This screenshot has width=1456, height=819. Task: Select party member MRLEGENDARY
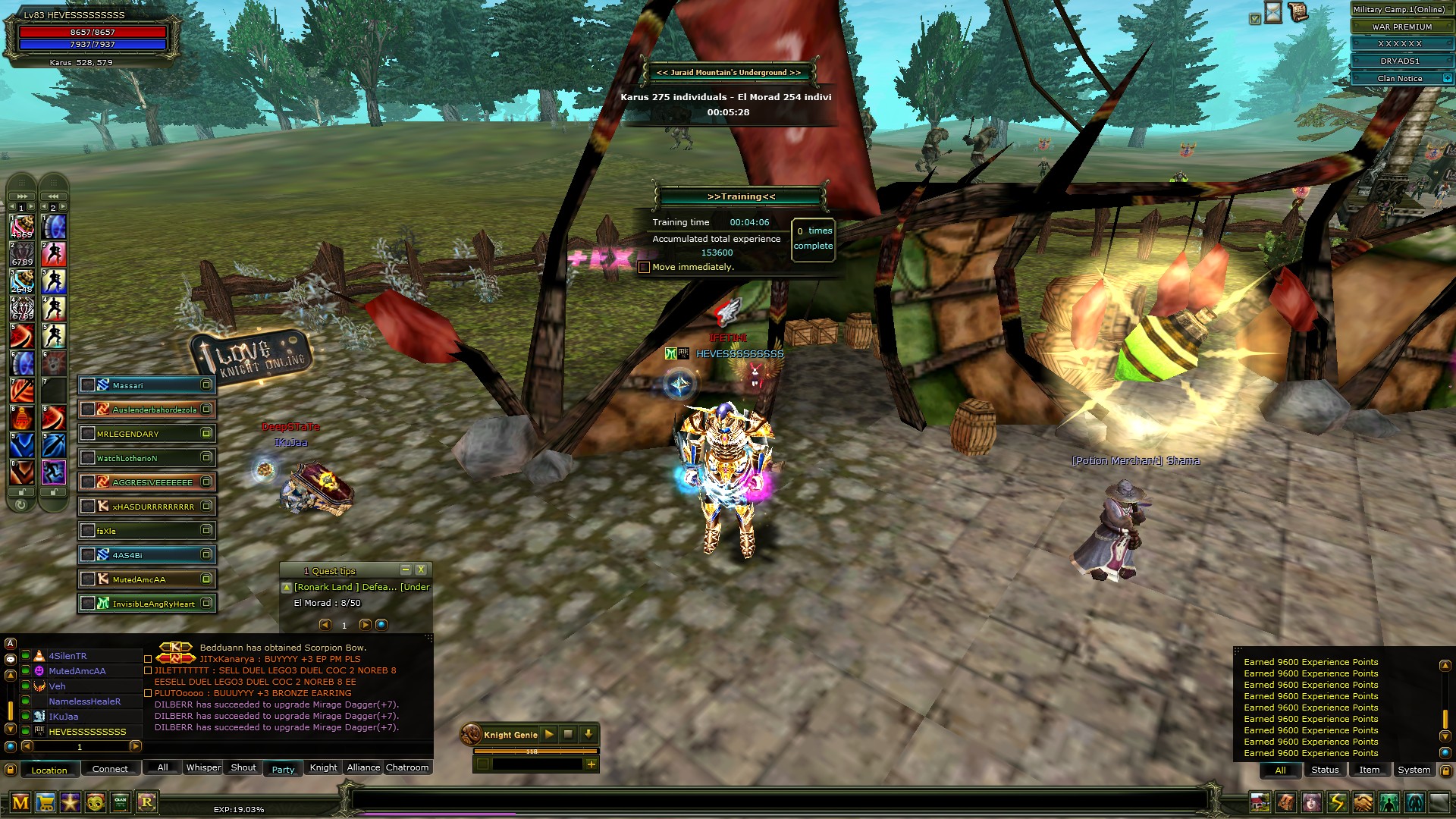click(147, 434)
